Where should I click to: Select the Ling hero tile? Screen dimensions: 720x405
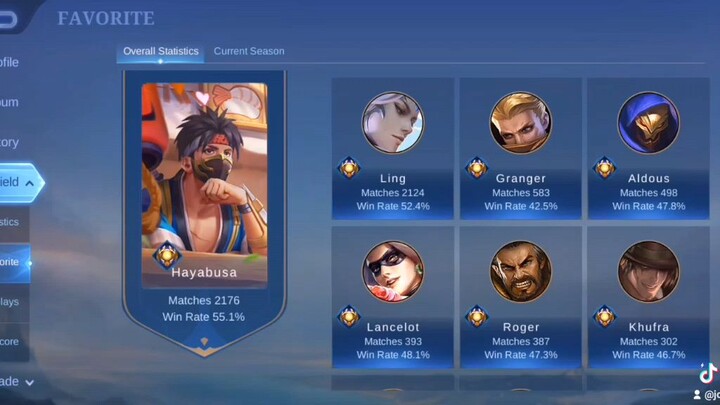[x=393, y=148]
